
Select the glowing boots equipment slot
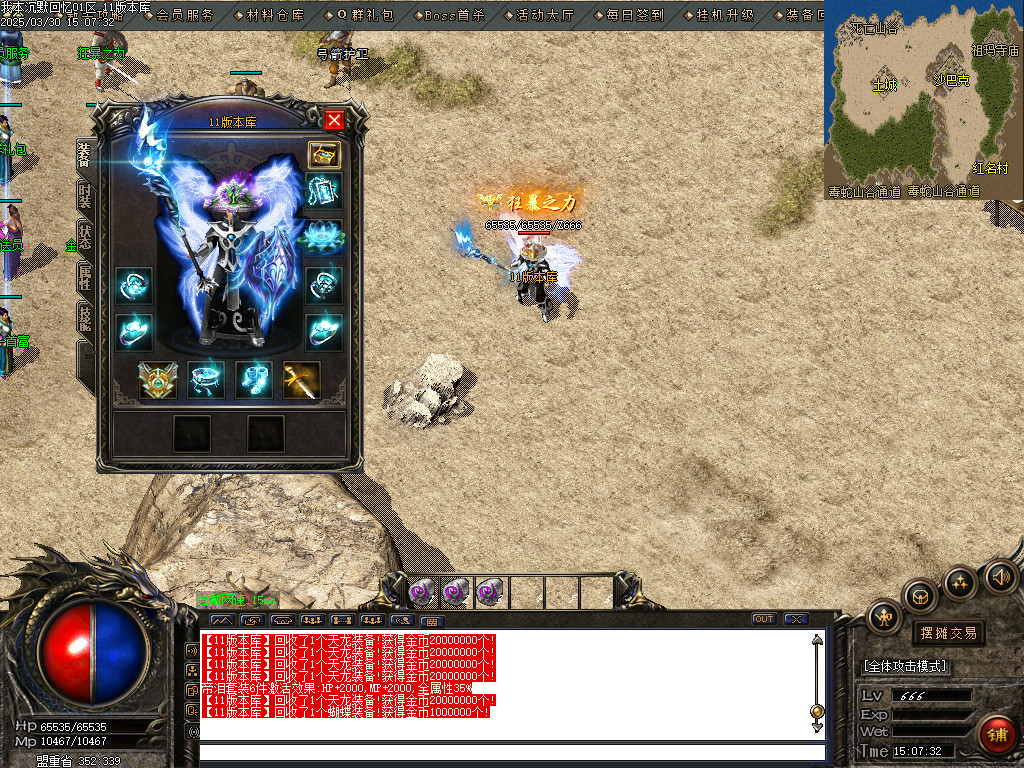253,380
